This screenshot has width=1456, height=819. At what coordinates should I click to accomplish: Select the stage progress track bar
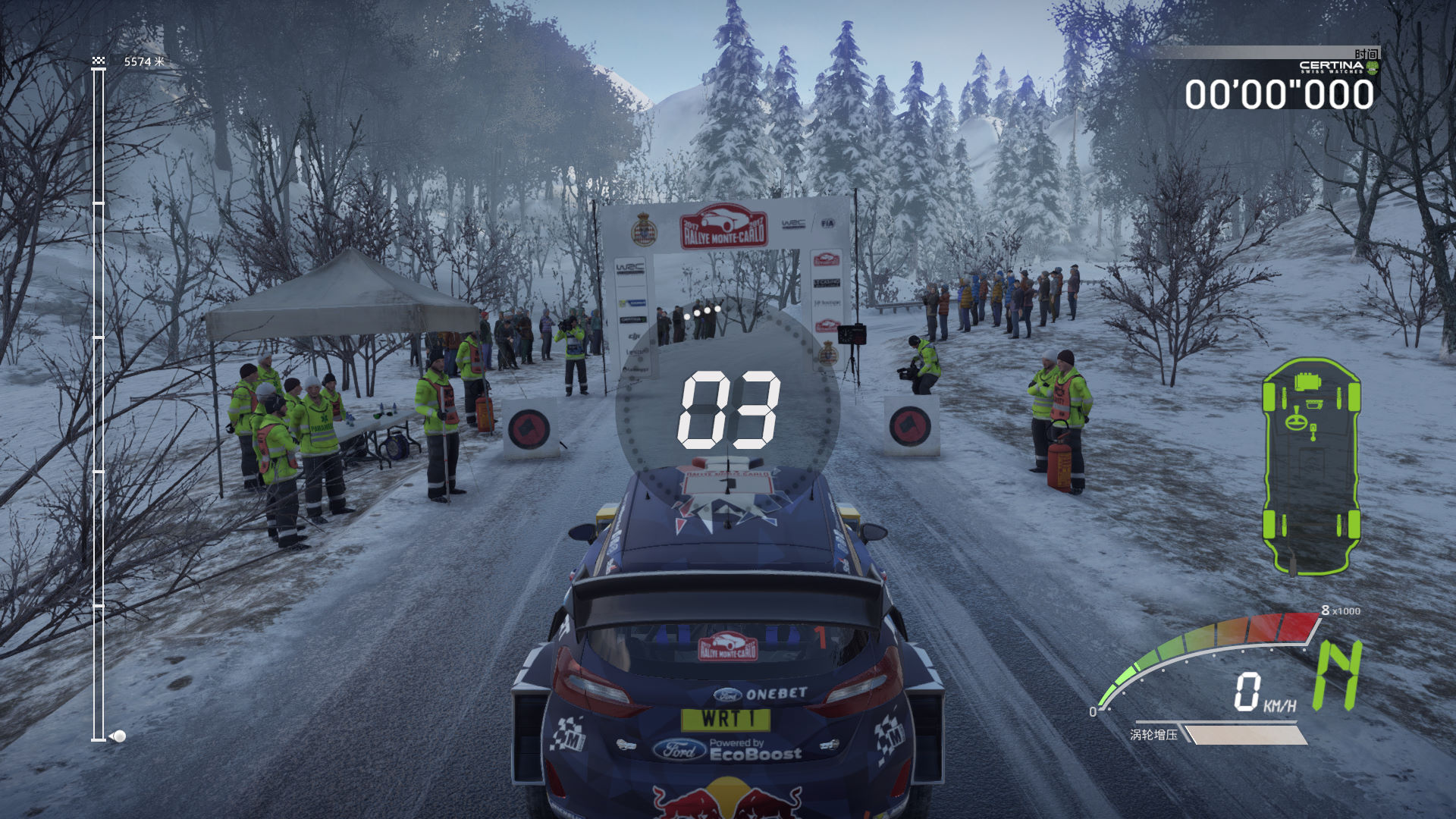99,403
